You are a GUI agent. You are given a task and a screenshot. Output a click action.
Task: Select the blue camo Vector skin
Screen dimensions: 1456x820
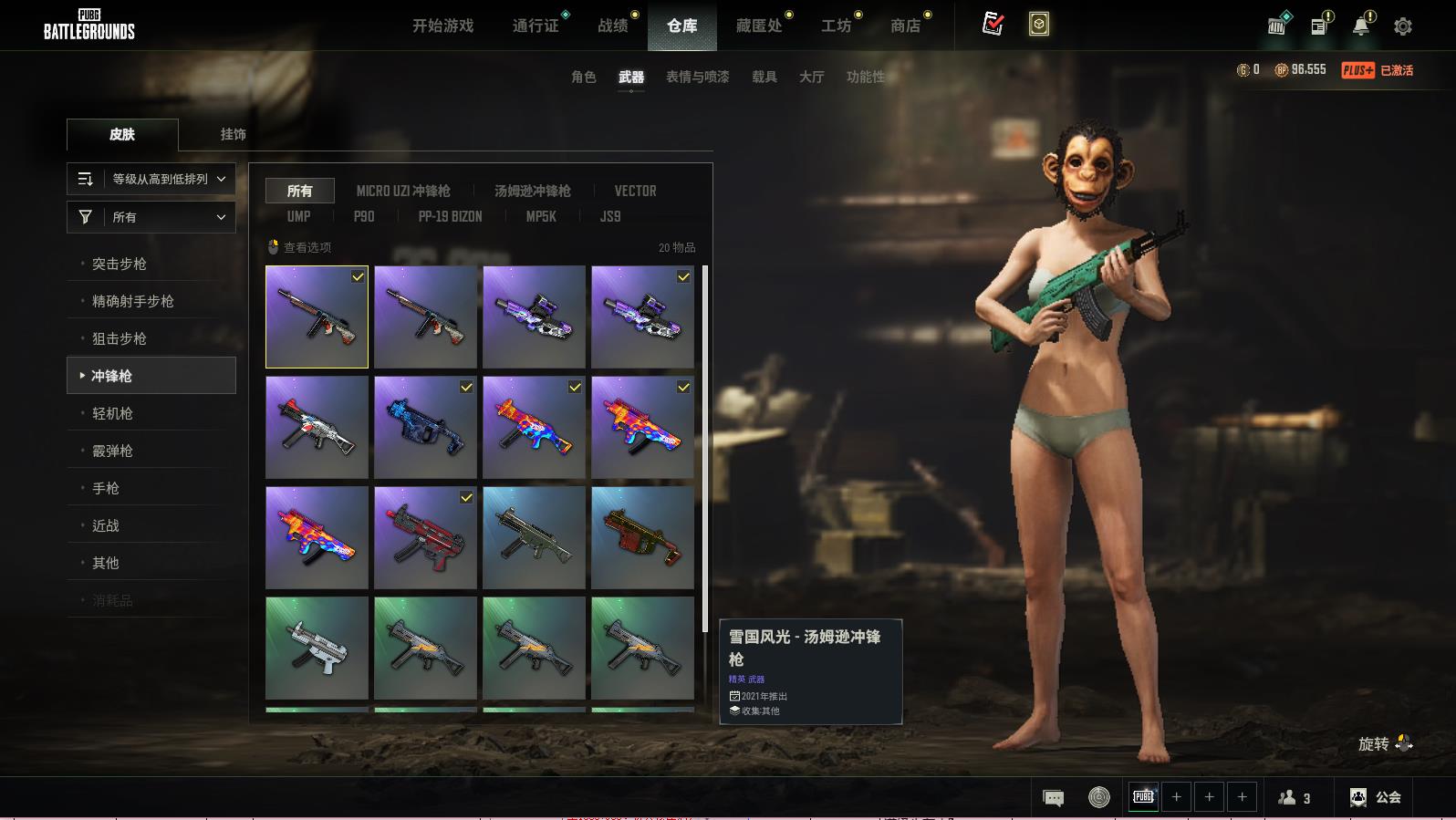(425, 427)
